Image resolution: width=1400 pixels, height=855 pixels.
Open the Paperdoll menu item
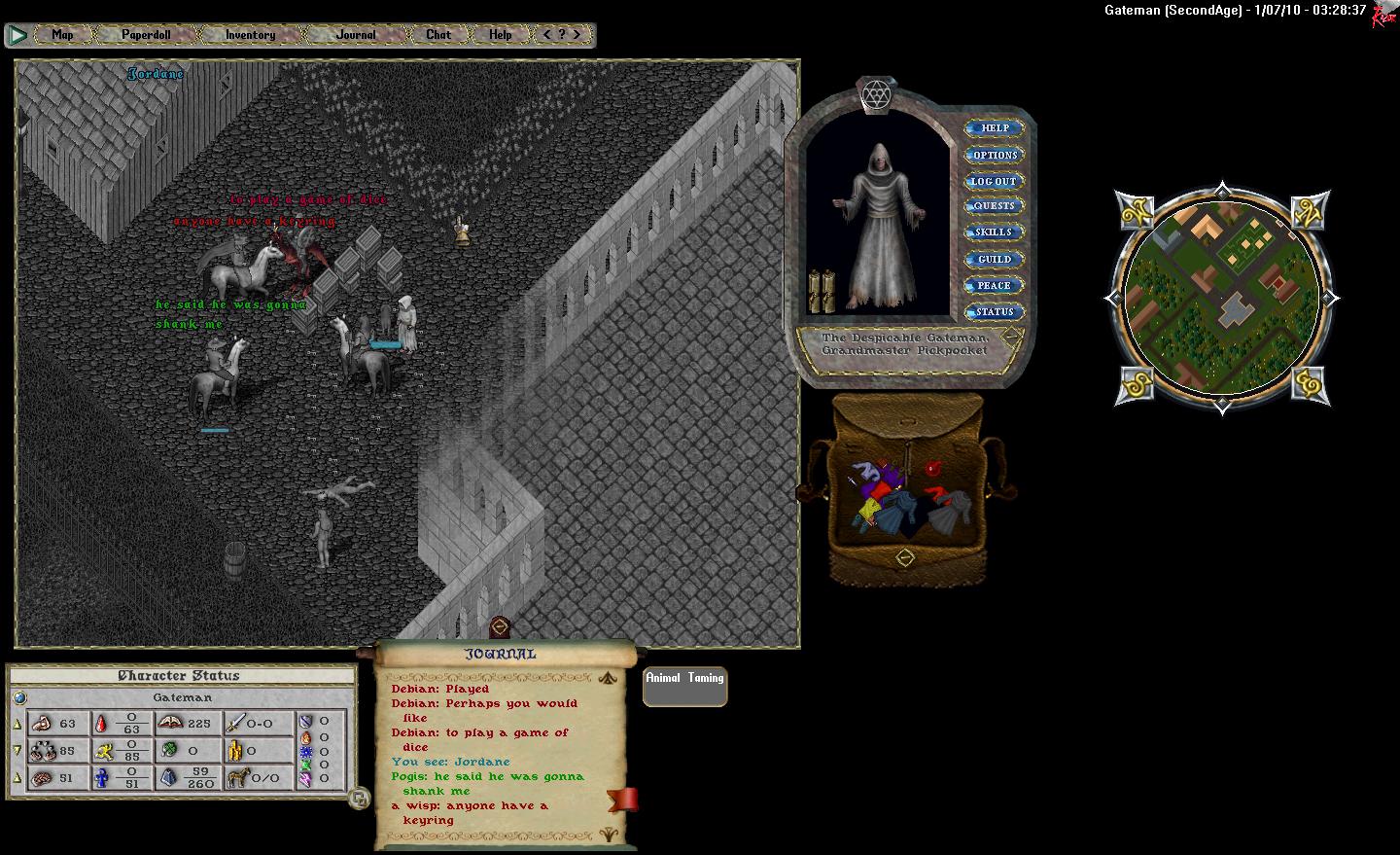point(146,35)
